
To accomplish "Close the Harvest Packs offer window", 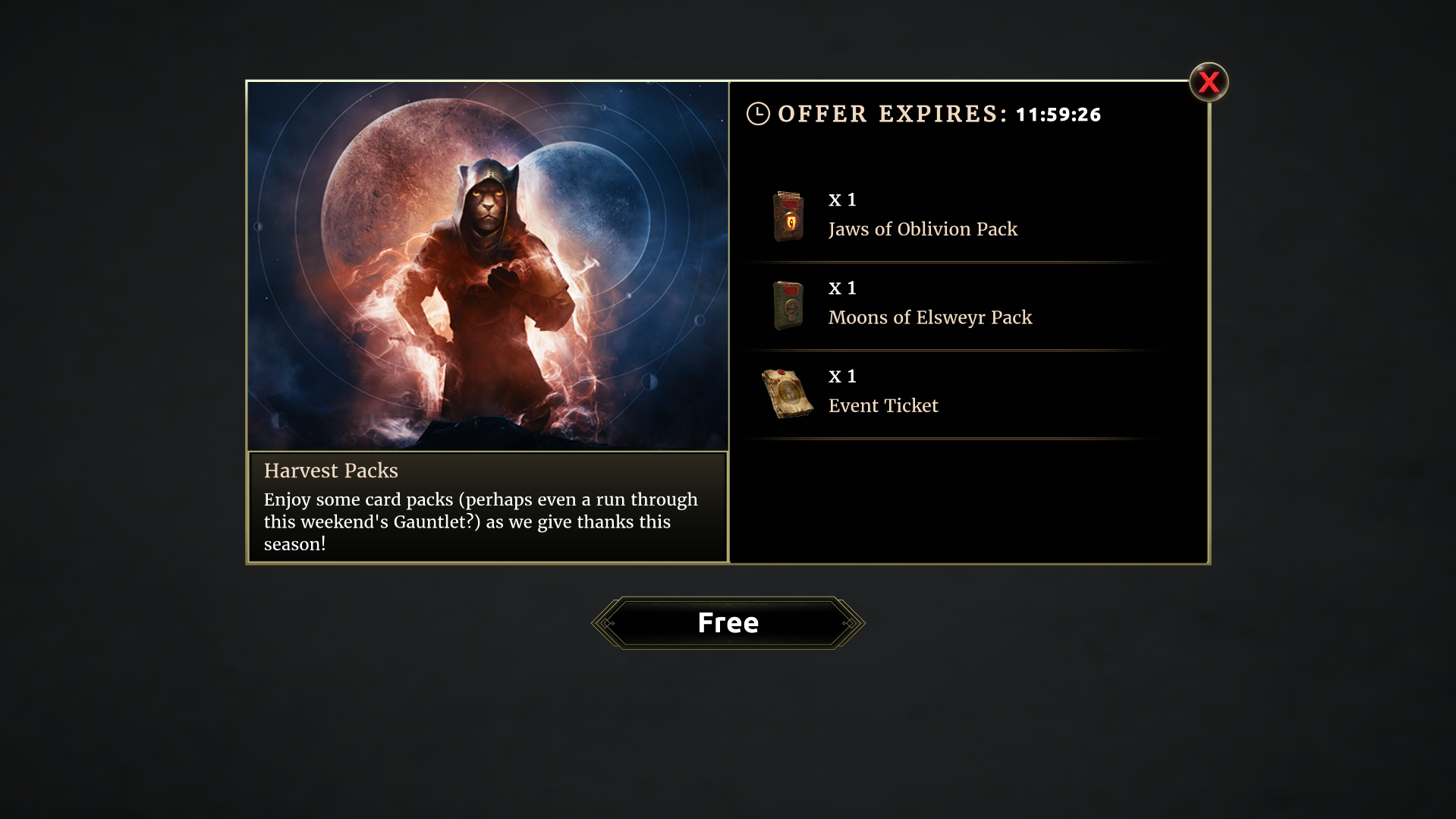I will coord(1208,82).
